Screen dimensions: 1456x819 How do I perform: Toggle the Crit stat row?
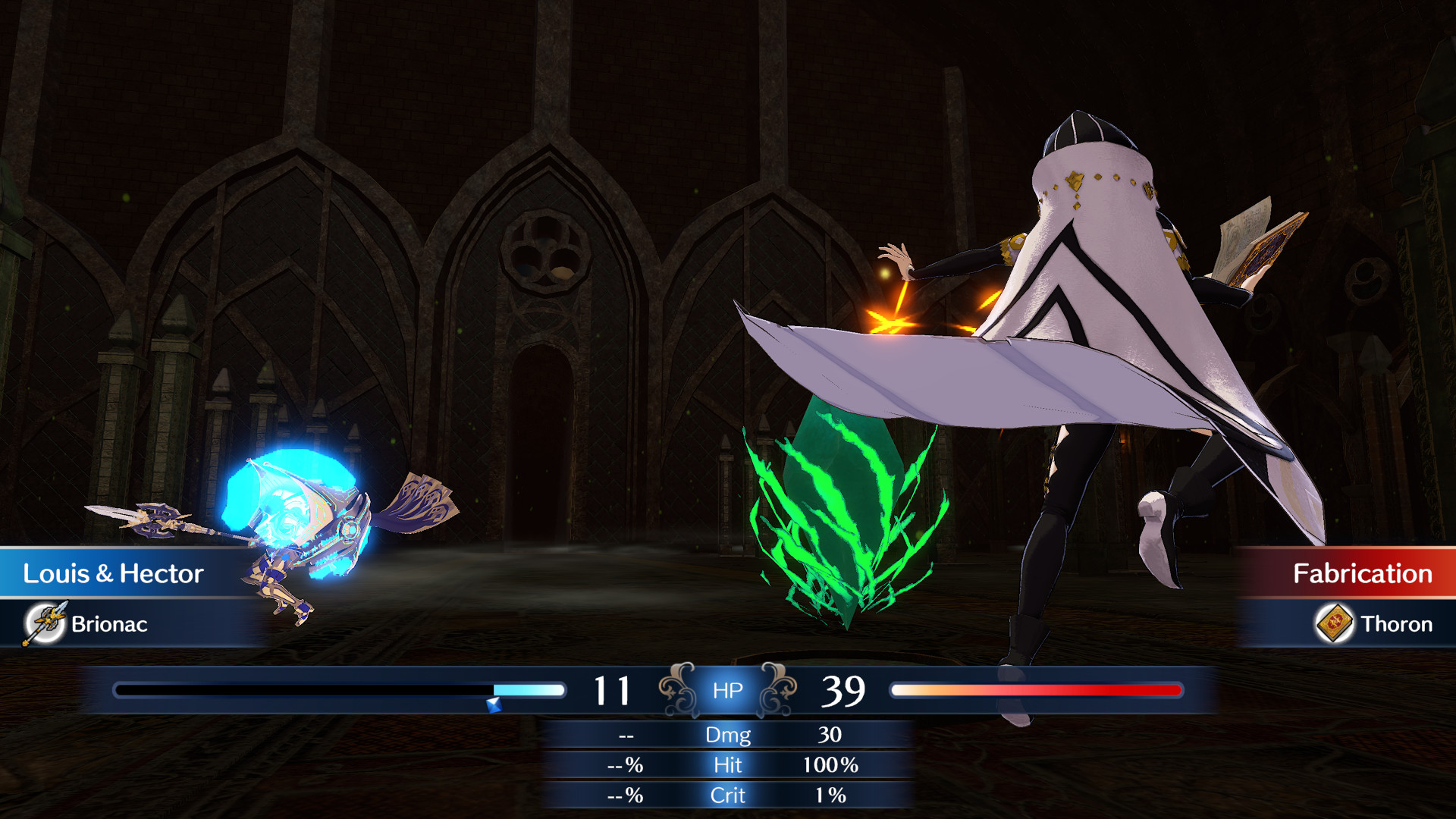coord(726,795)
